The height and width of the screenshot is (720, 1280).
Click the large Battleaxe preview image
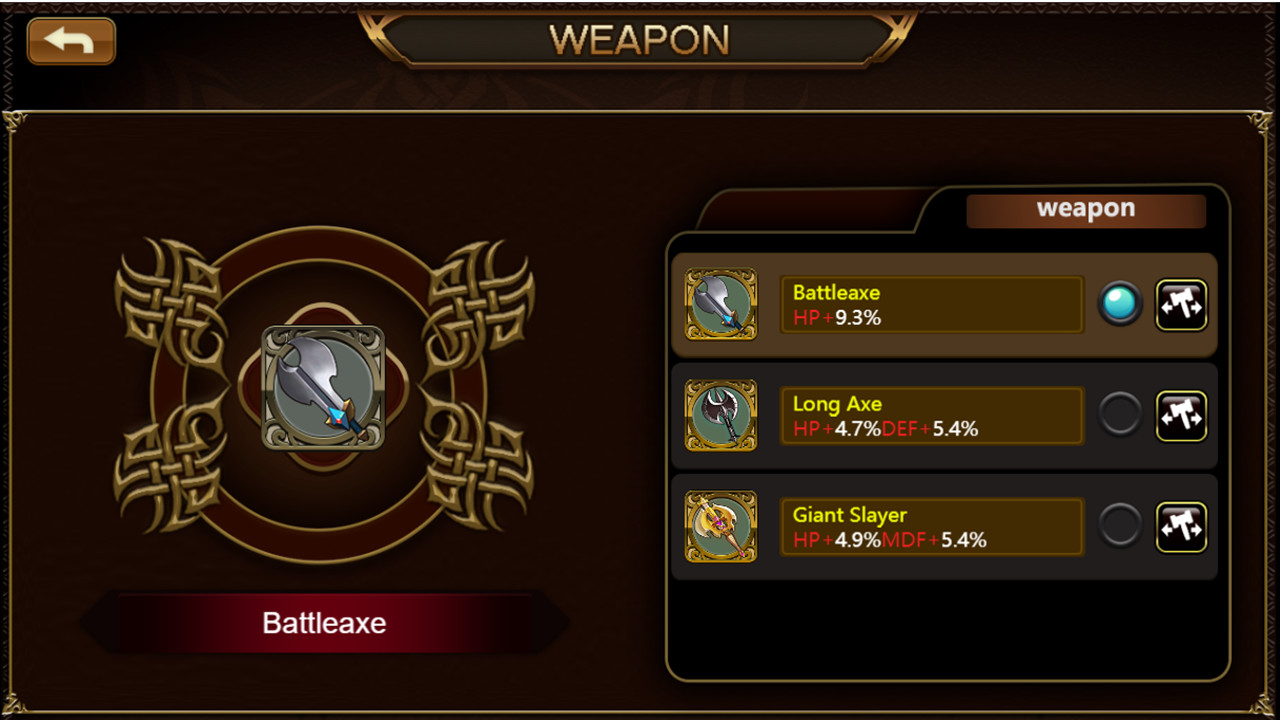pos(325,385)
